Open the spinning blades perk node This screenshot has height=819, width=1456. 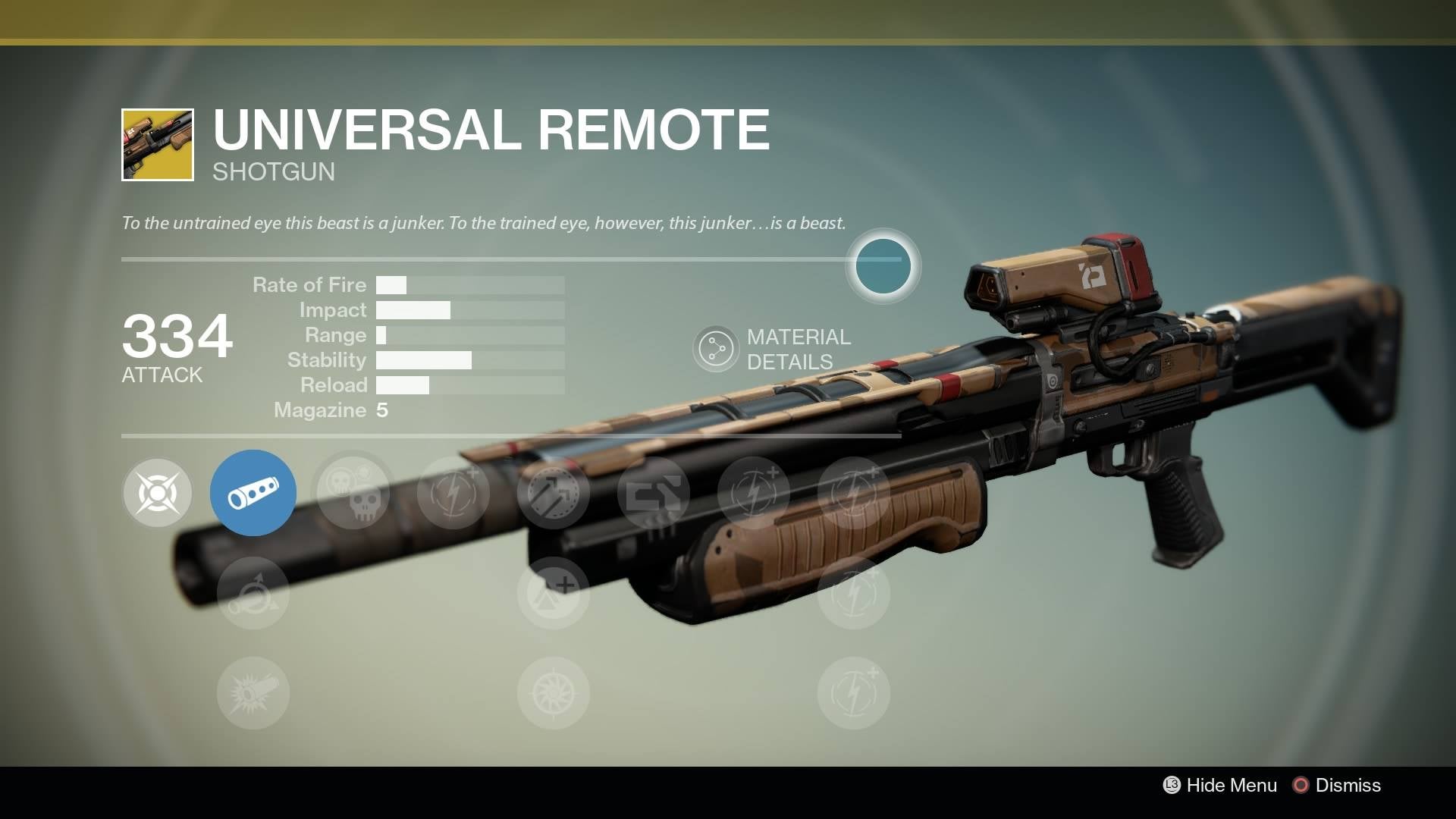[x=554, y=694]
